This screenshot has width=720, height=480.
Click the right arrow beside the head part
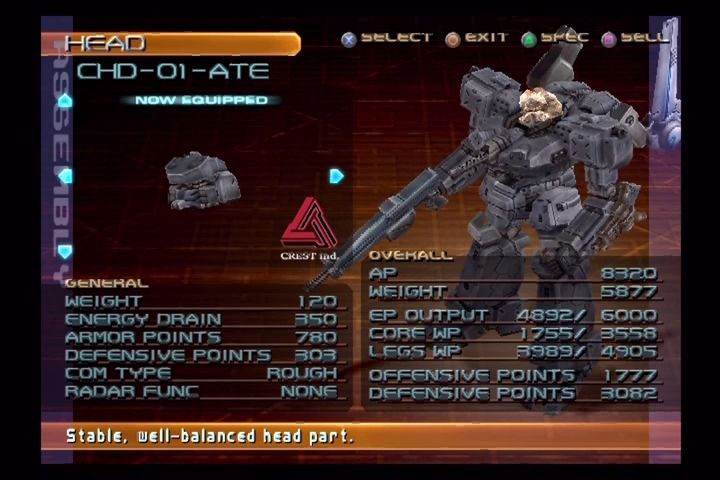click(x=336, y=176)
